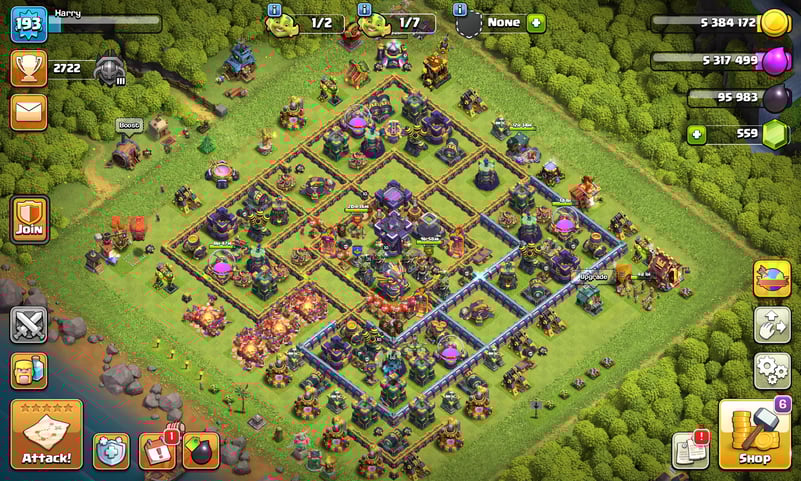This screenshot has height=481, width=801.
Task: Tap the Attack! map button
Action: pos(46,434)
